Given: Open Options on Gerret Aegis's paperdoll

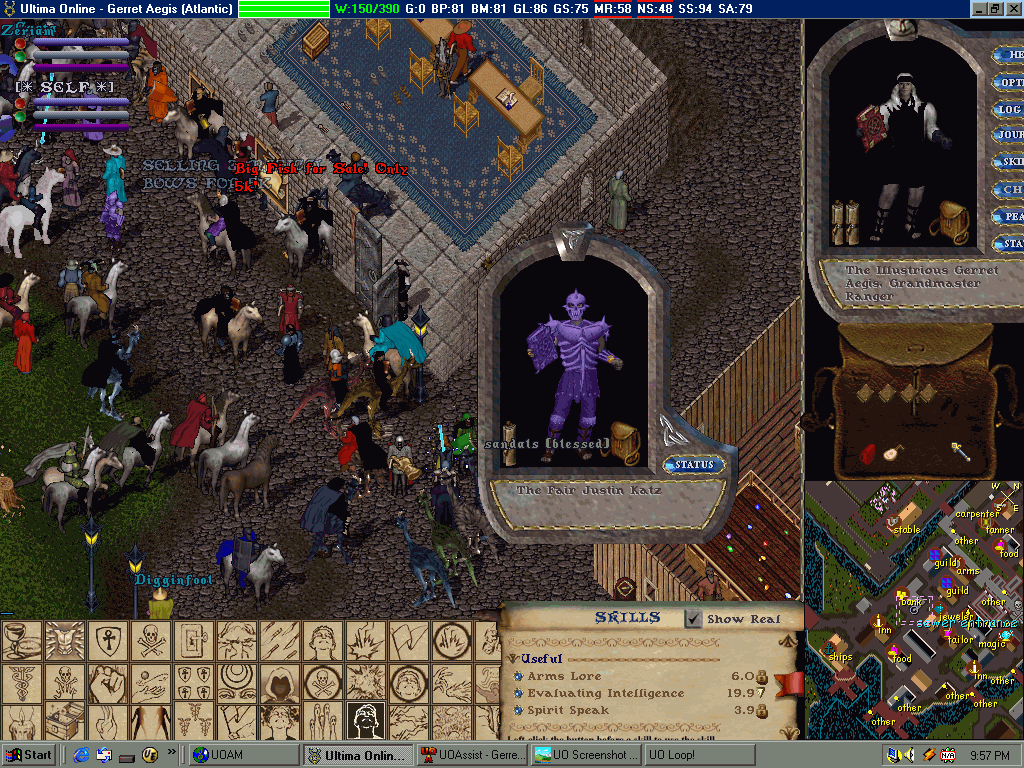Looking at the screenshot, I should pos(1008,82).
